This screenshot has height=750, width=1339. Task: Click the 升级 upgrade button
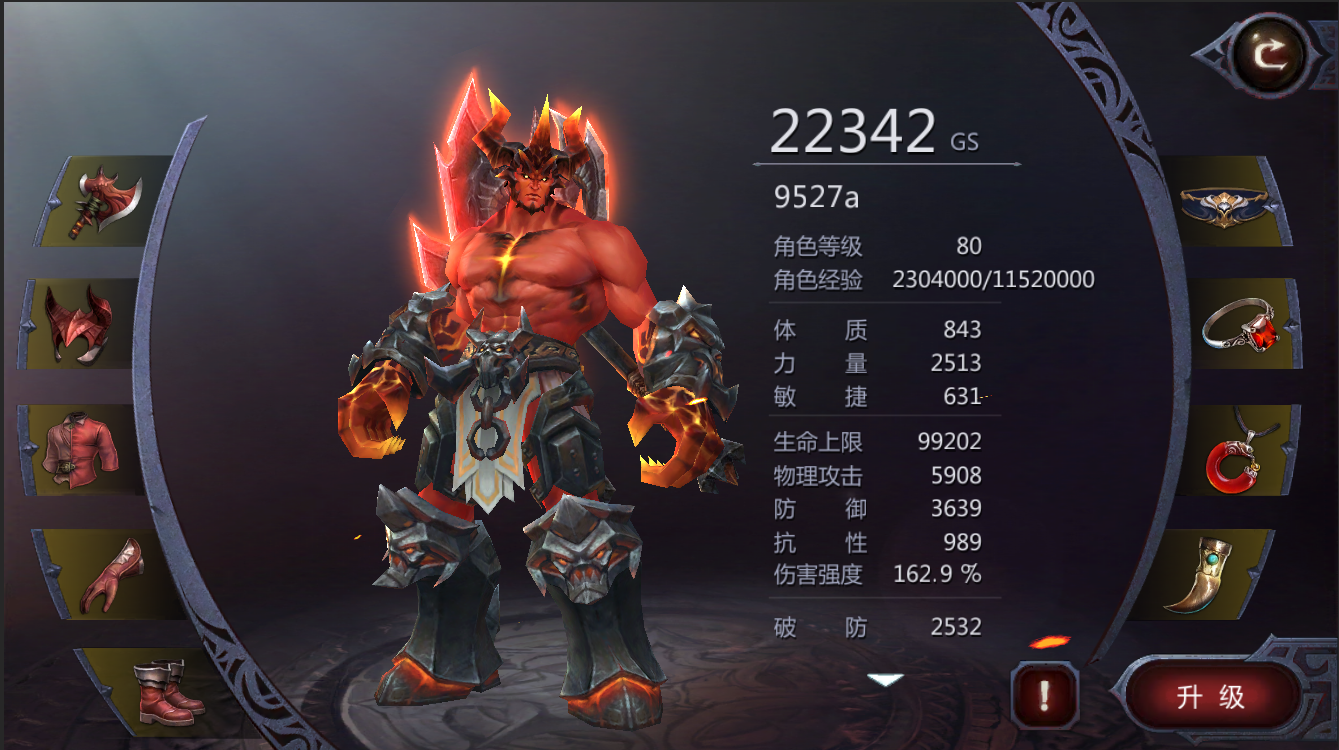point(1211,696)
